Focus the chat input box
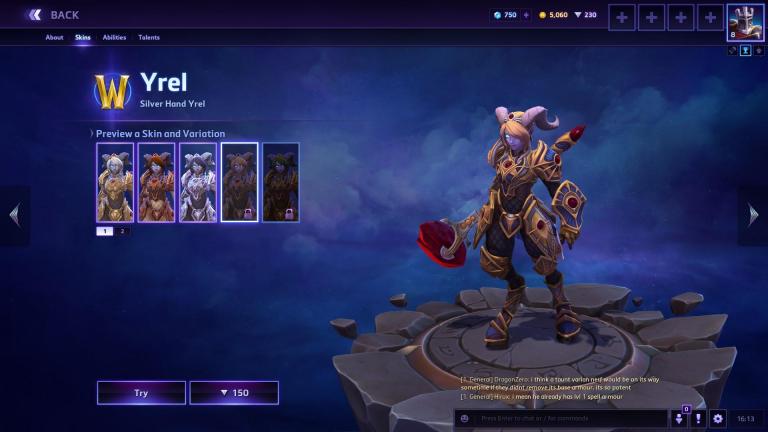The width and height of the screenshot is (768, 432). [x=565, y=418]
